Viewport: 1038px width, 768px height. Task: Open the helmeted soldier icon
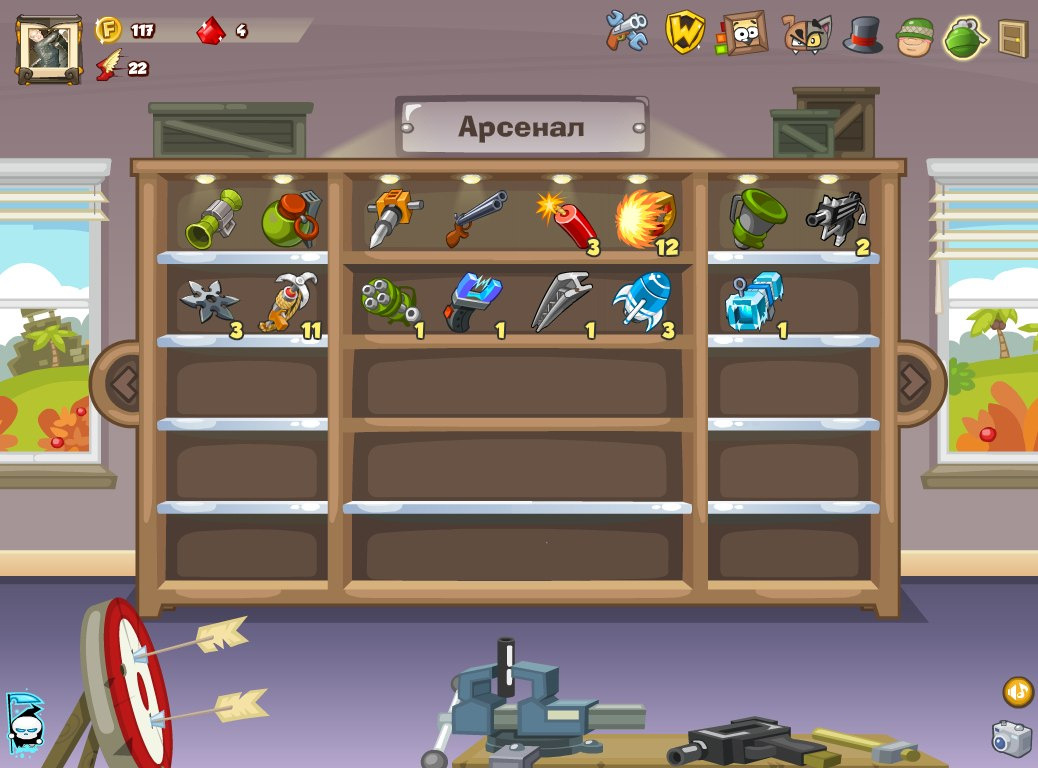click(914, 37)
